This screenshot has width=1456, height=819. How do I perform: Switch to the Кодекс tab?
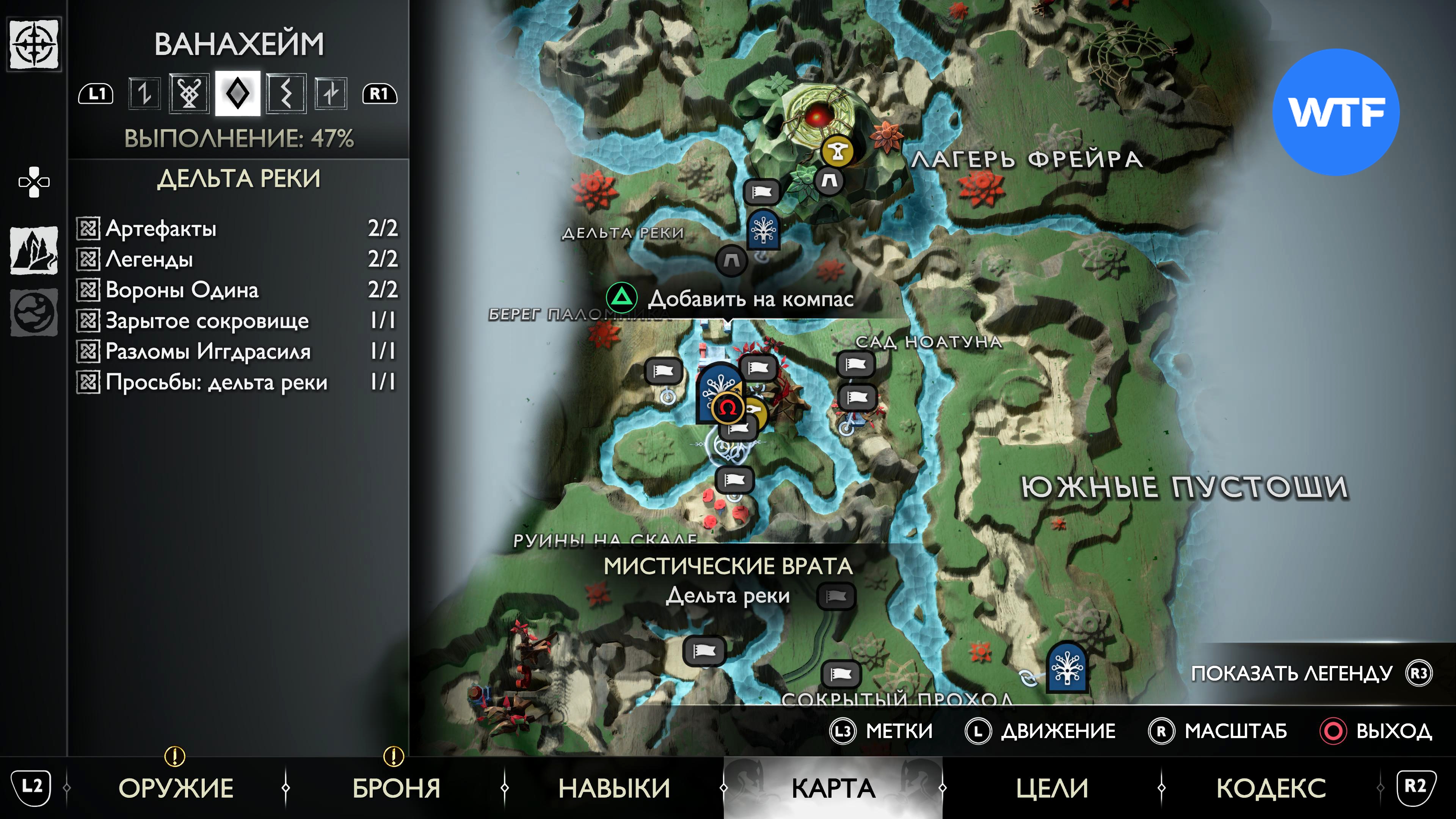[x=1271, y=788]
